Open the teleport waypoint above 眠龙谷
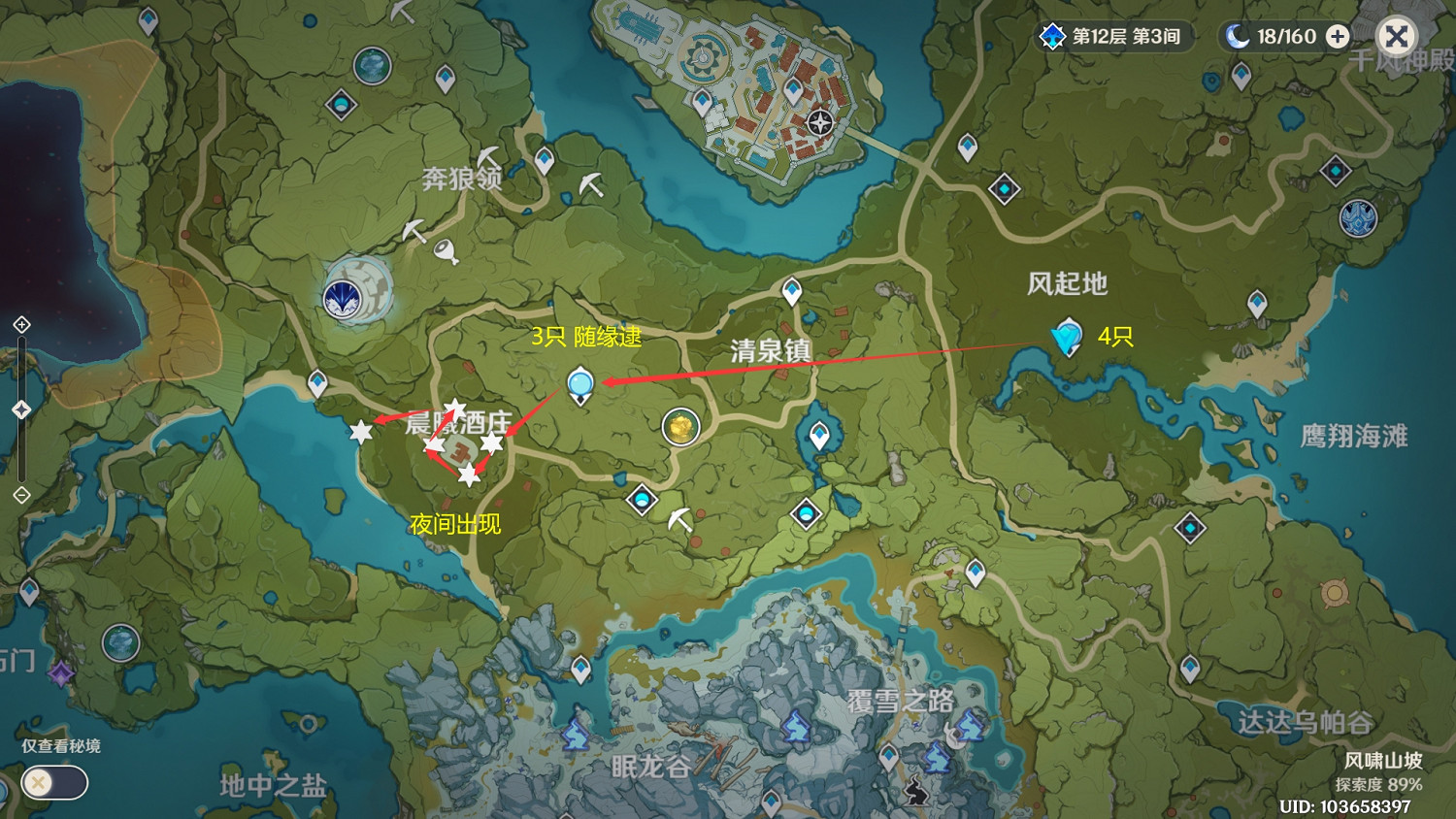Screen dimensions: 1456x819 pos(582,670)
